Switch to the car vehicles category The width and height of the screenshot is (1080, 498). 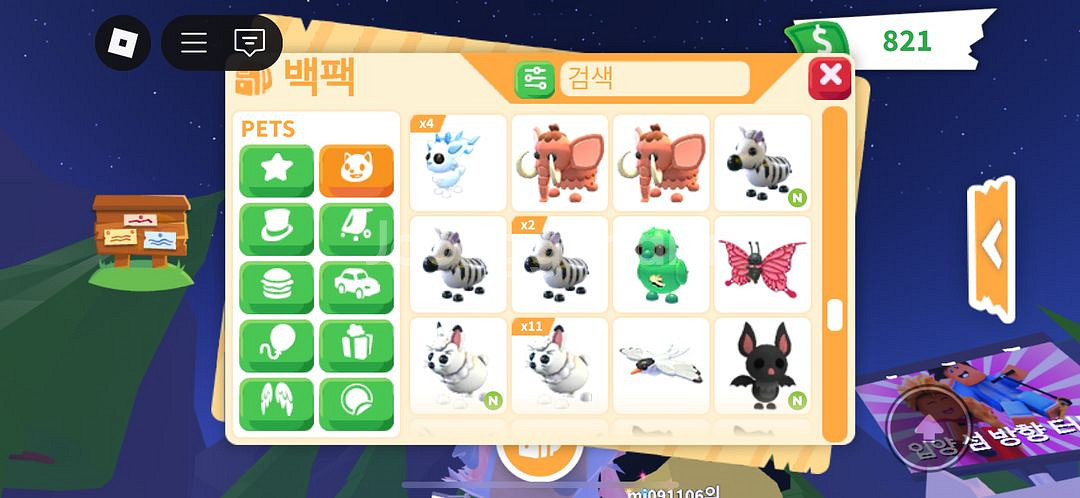click(356, 288)
